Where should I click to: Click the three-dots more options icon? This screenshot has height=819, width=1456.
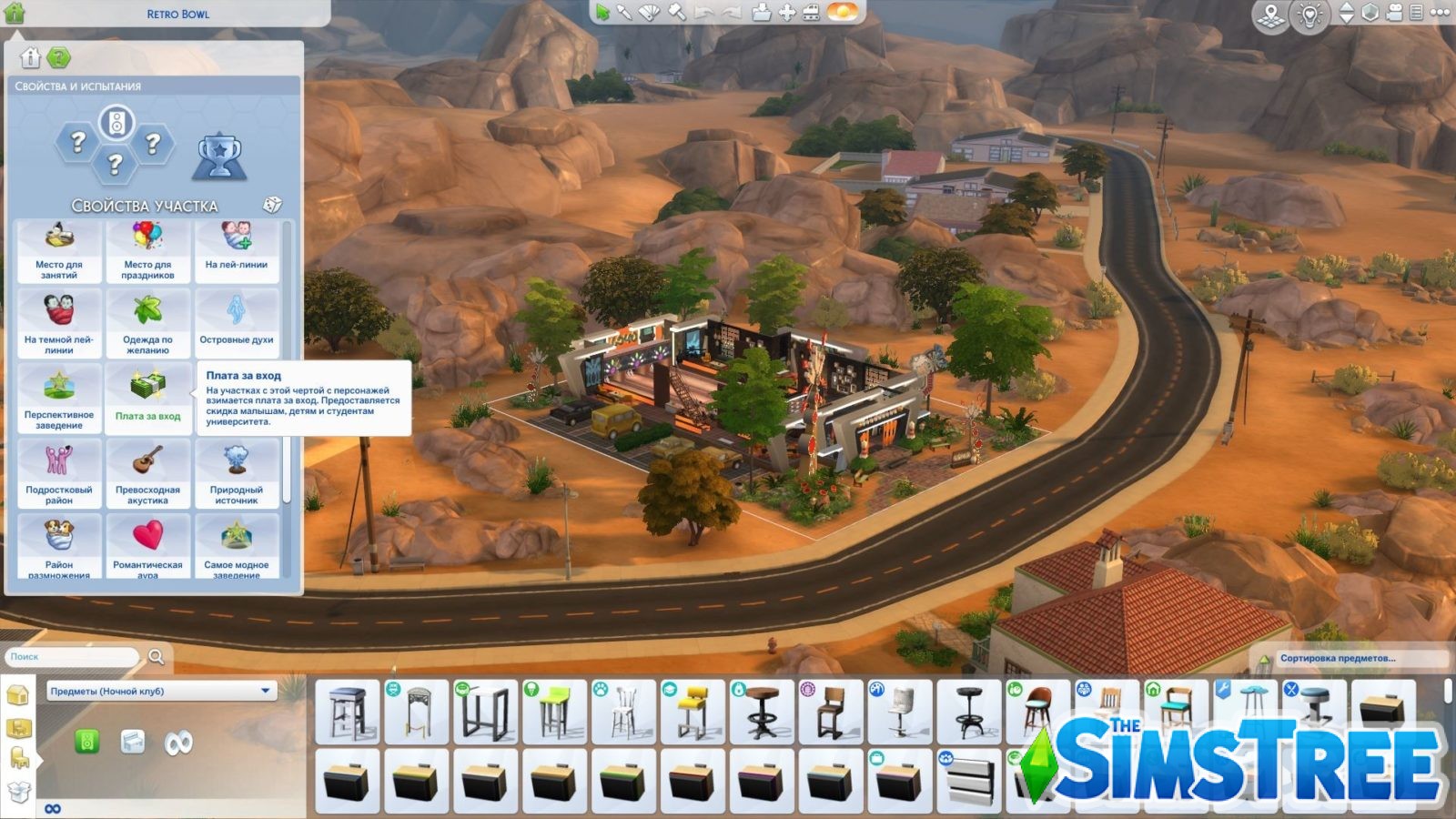(1441, 13)
